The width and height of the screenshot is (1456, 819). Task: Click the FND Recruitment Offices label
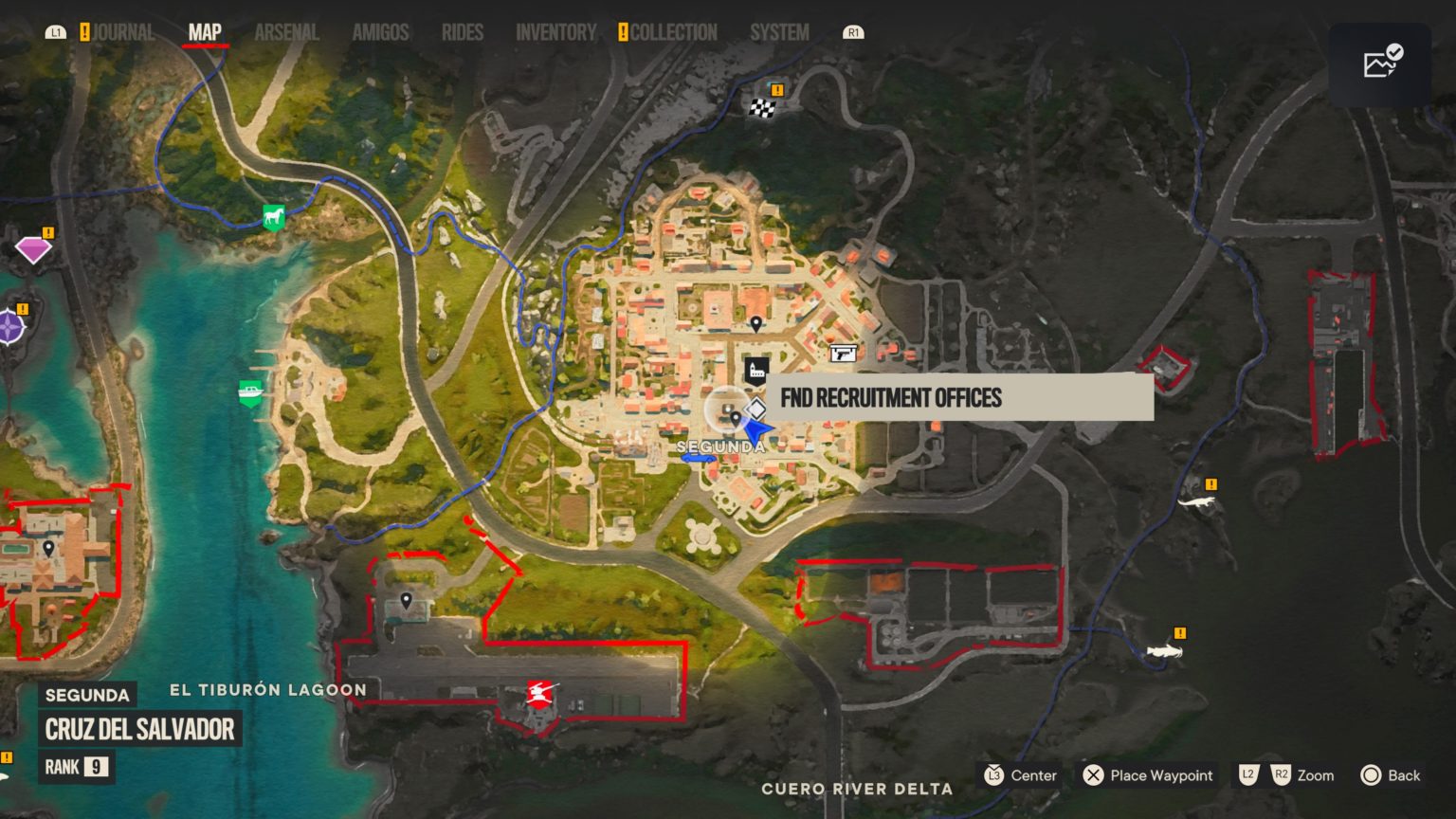pyautogui.click(x=891, y=398)
